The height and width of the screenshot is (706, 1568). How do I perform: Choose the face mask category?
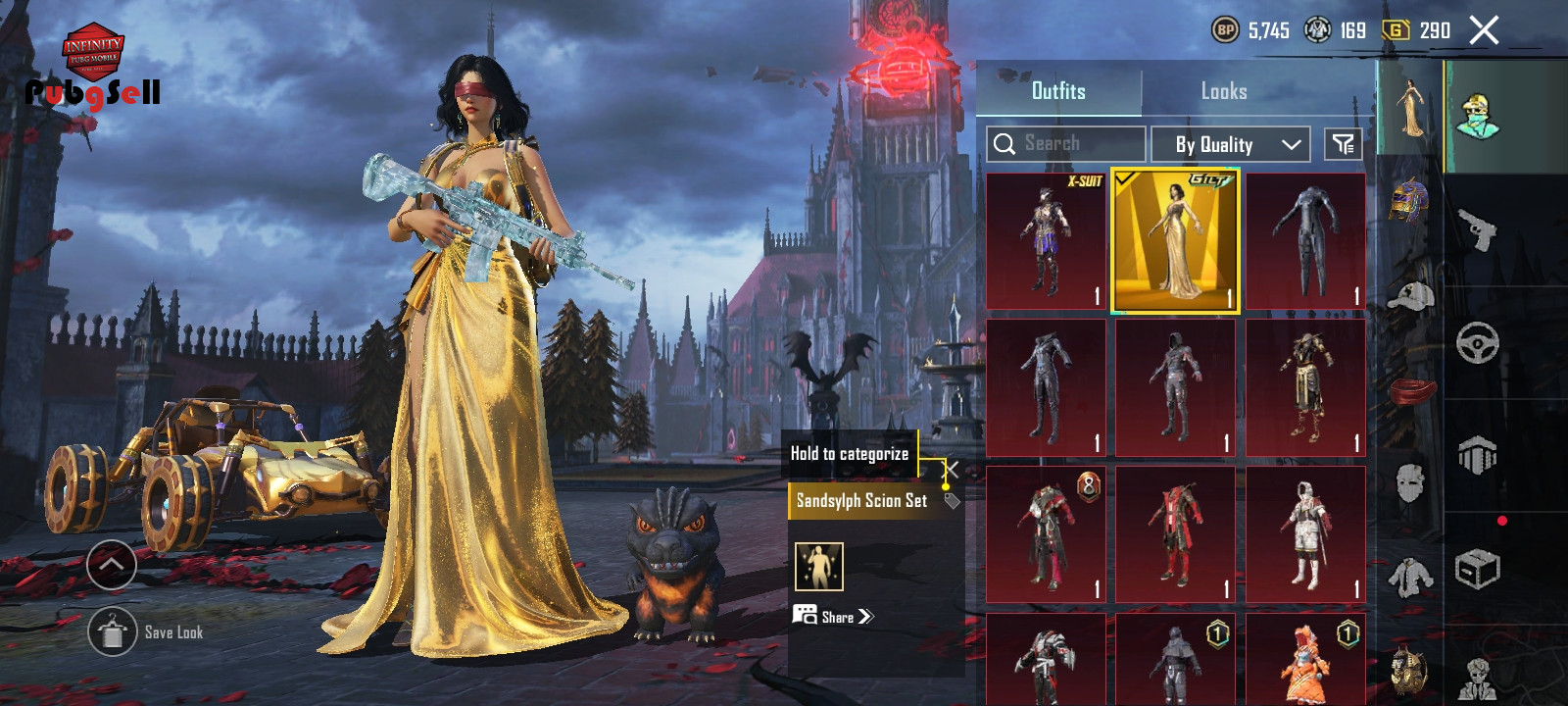1409,482
